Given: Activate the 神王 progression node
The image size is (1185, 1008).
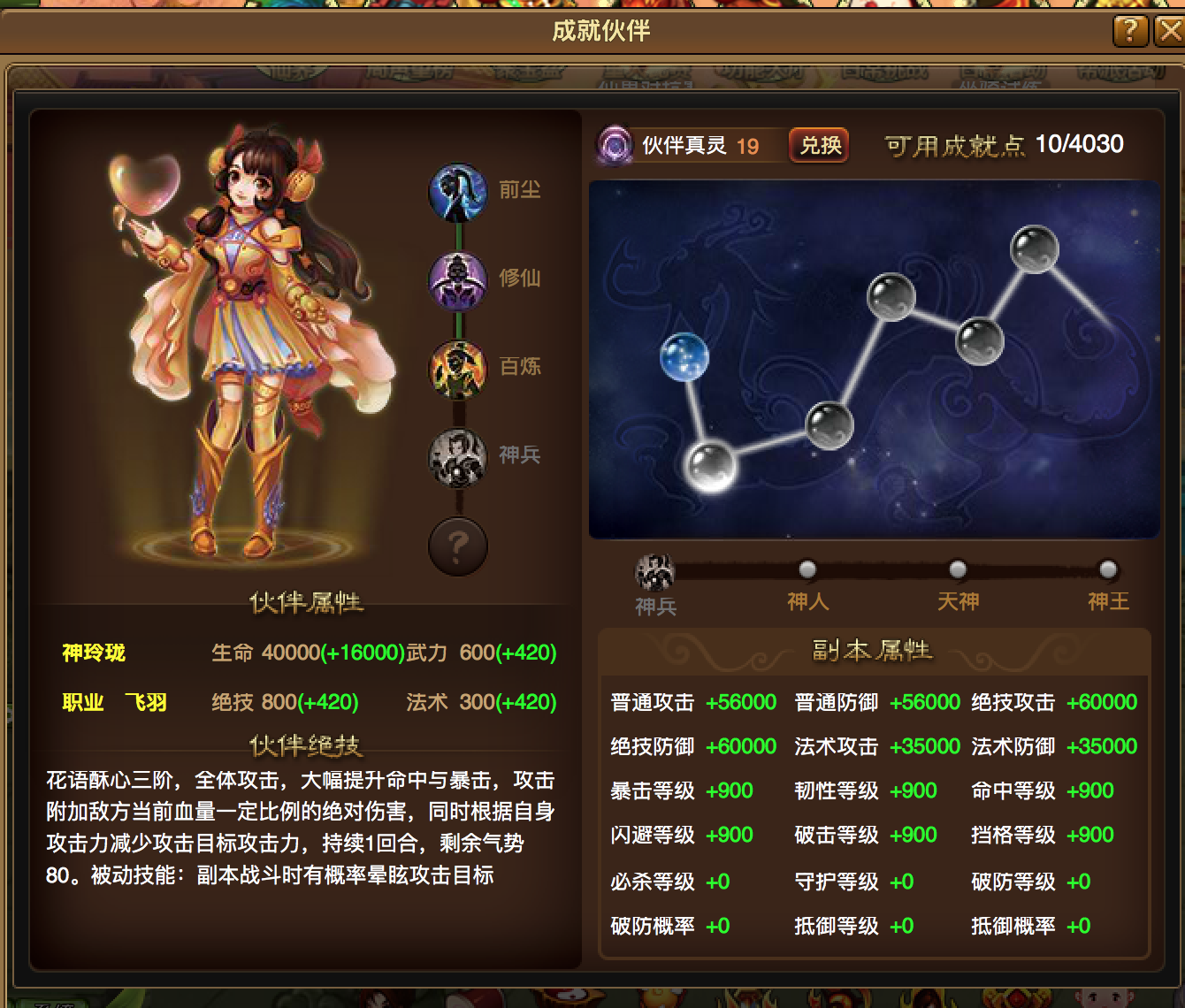Looking at the screenshot, I should [1106, 570].
